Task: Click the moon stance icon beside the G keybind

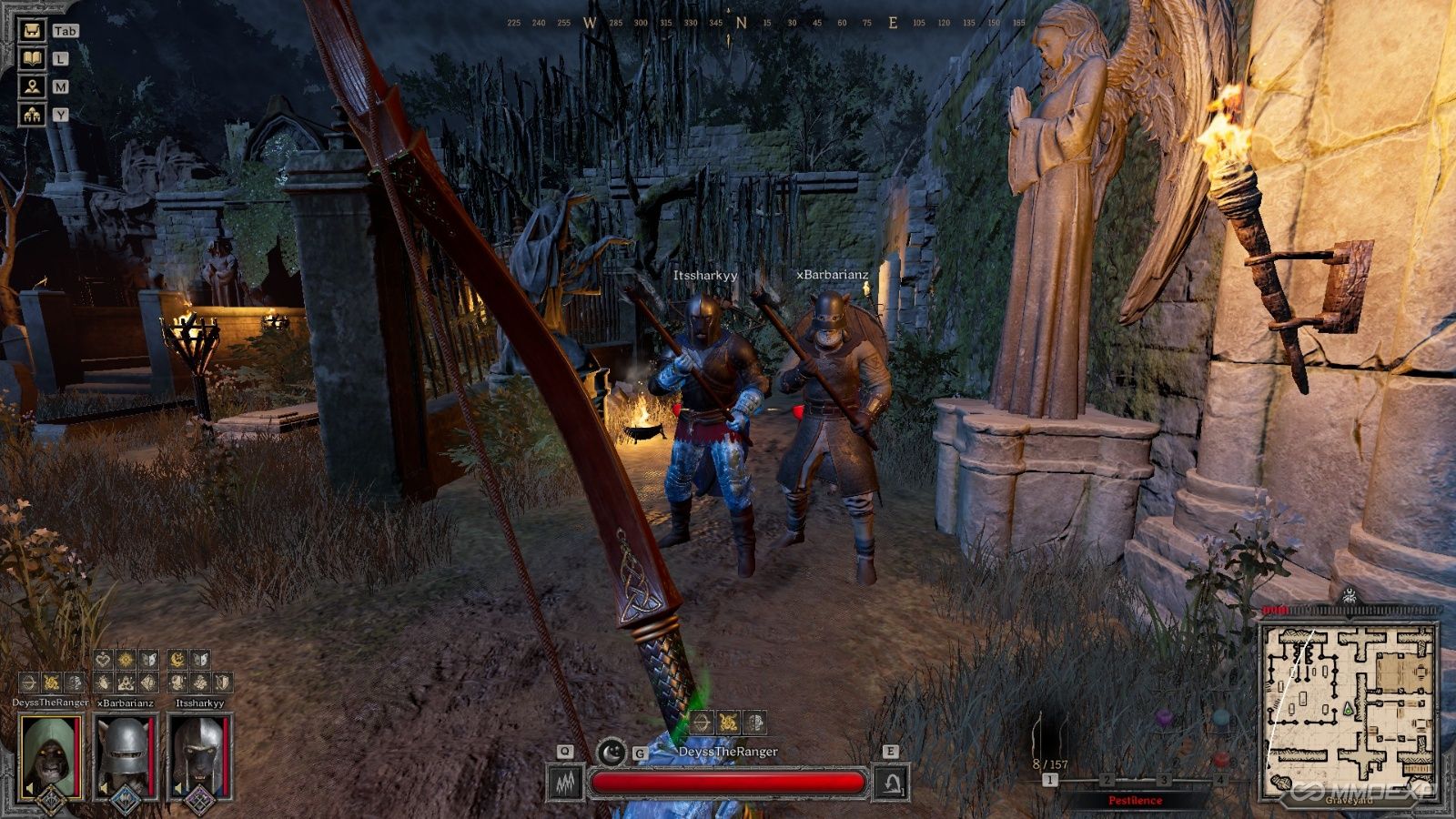Action: pyautogui.click(x=611, y=751)
